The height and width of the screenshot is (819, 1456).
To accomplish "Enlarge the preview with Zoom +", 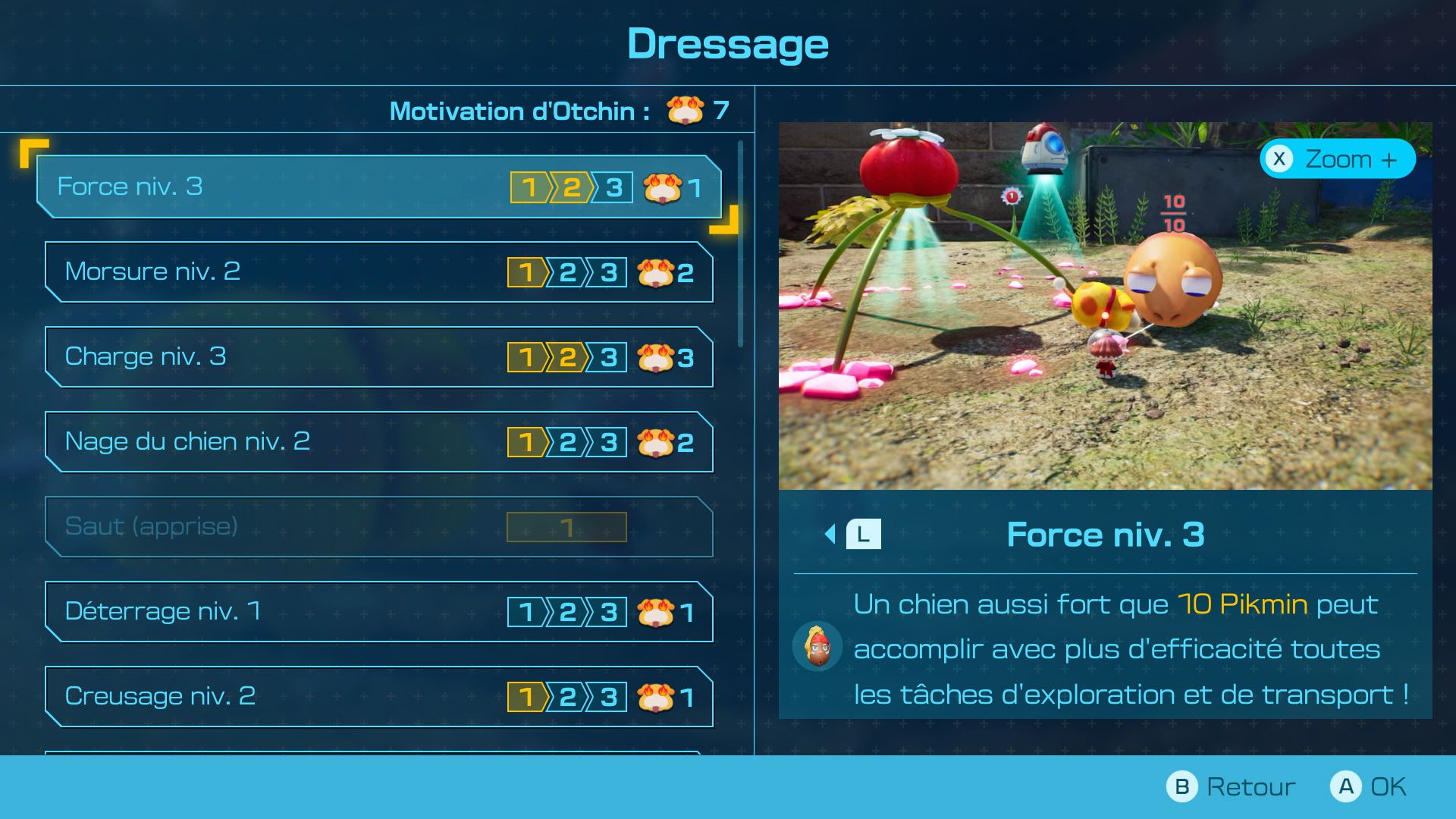I will [1338, 159].
